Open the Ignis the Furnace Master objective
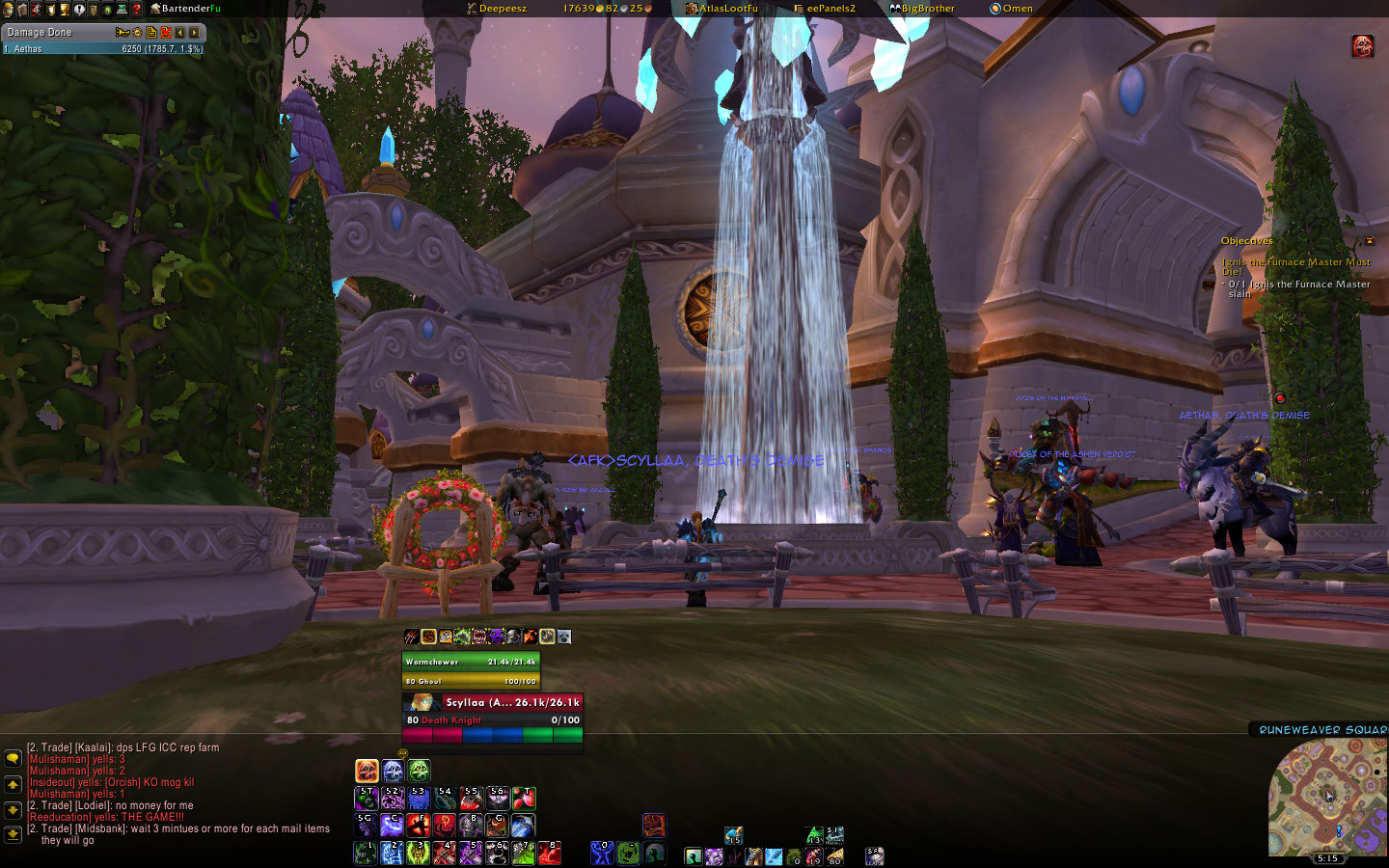This screenshot has height=868, width=1389. click(x=1294, y=265)
